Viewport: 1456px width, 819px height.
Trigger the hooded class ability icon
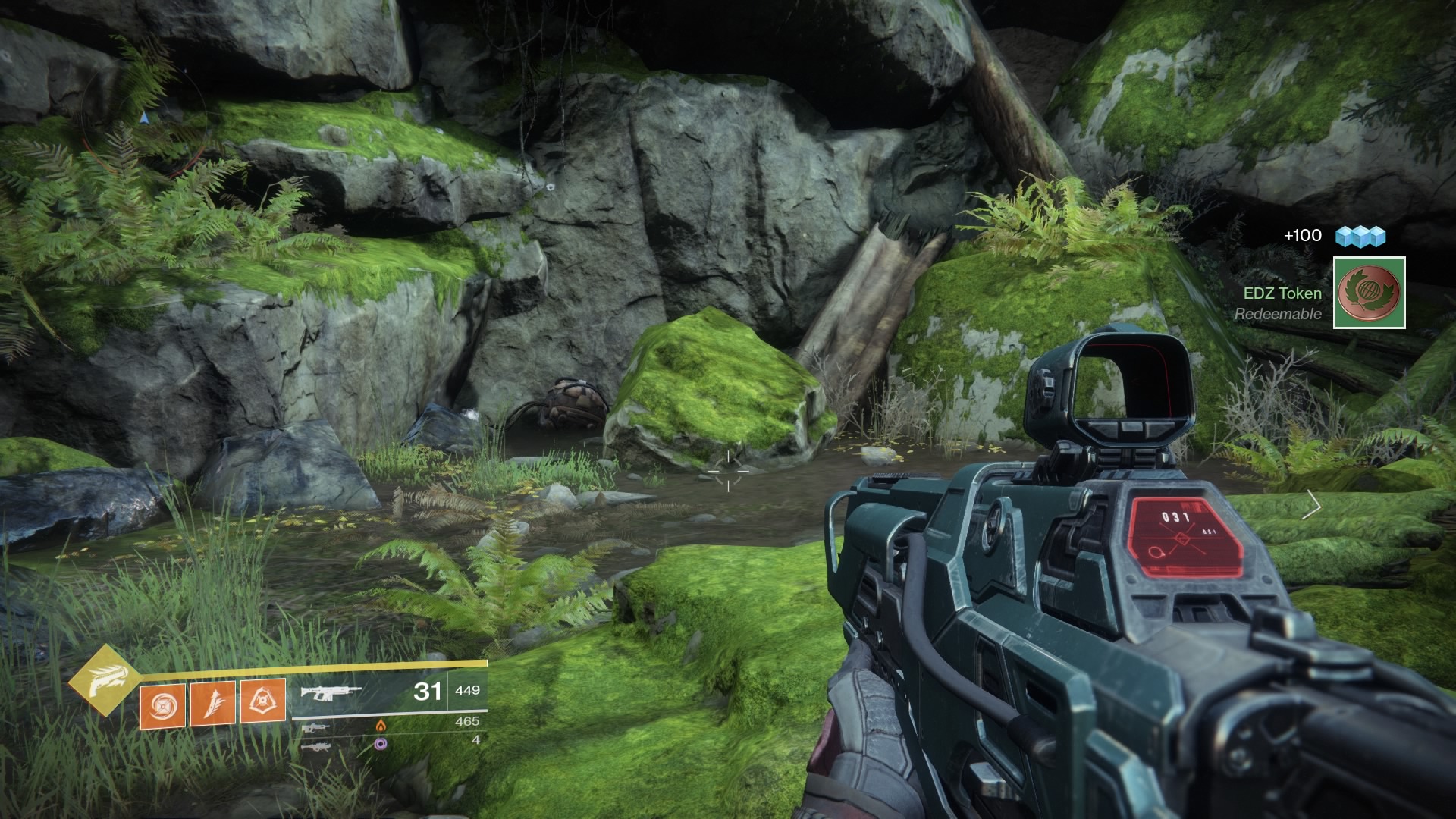[263, 701]
